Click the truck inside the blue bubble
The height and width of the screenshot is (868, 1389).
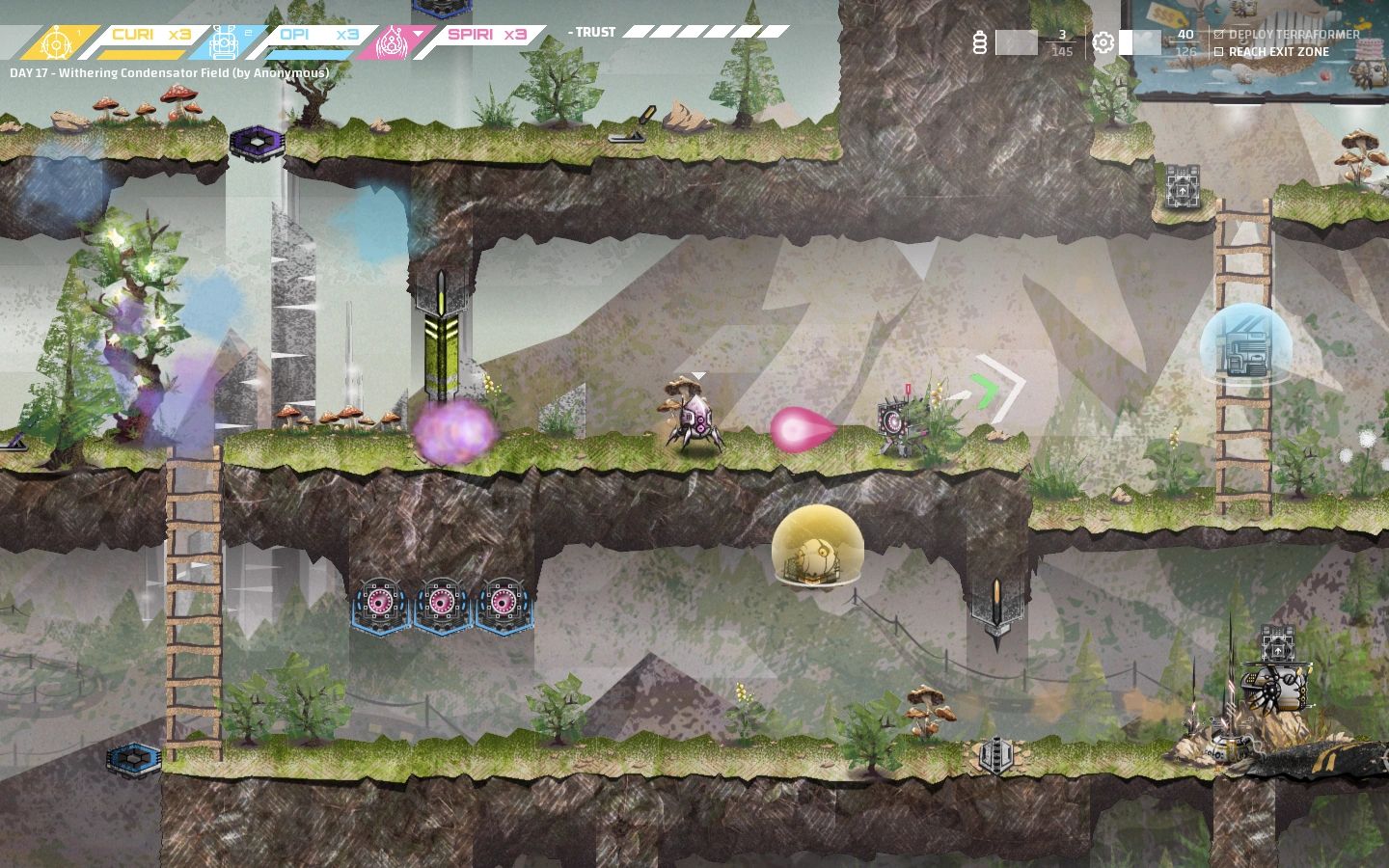pos(1247,349)
